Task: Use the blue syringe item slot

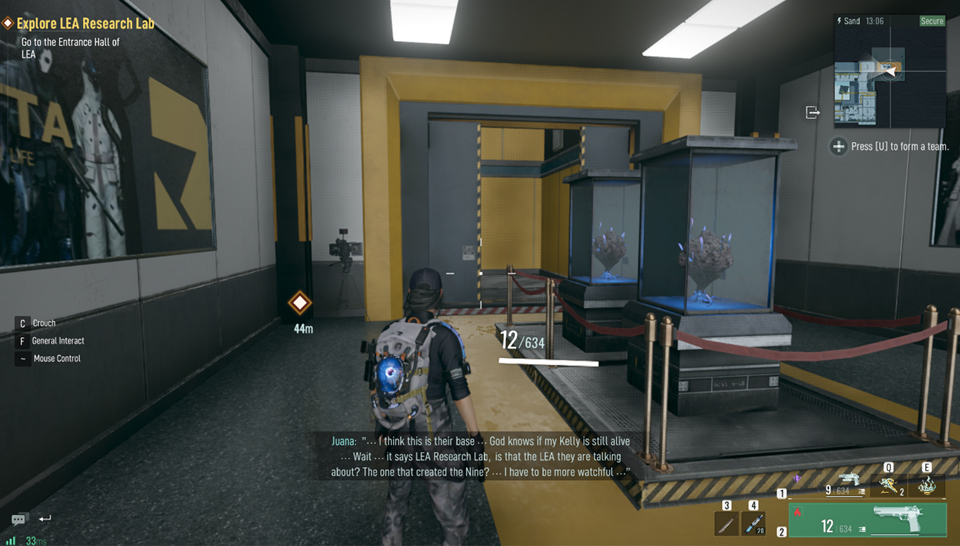Action: coord(754,523)
